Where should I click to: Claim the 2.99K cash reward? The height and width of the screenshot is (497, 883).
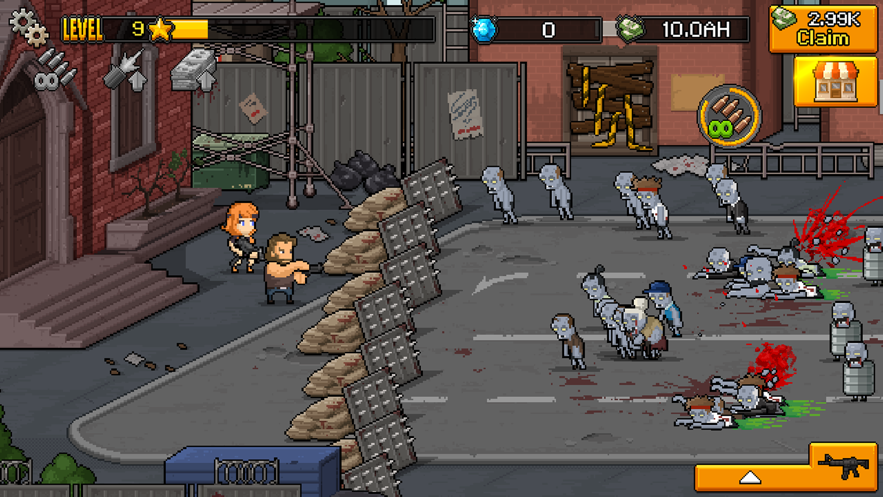click(x=823, y=28)
